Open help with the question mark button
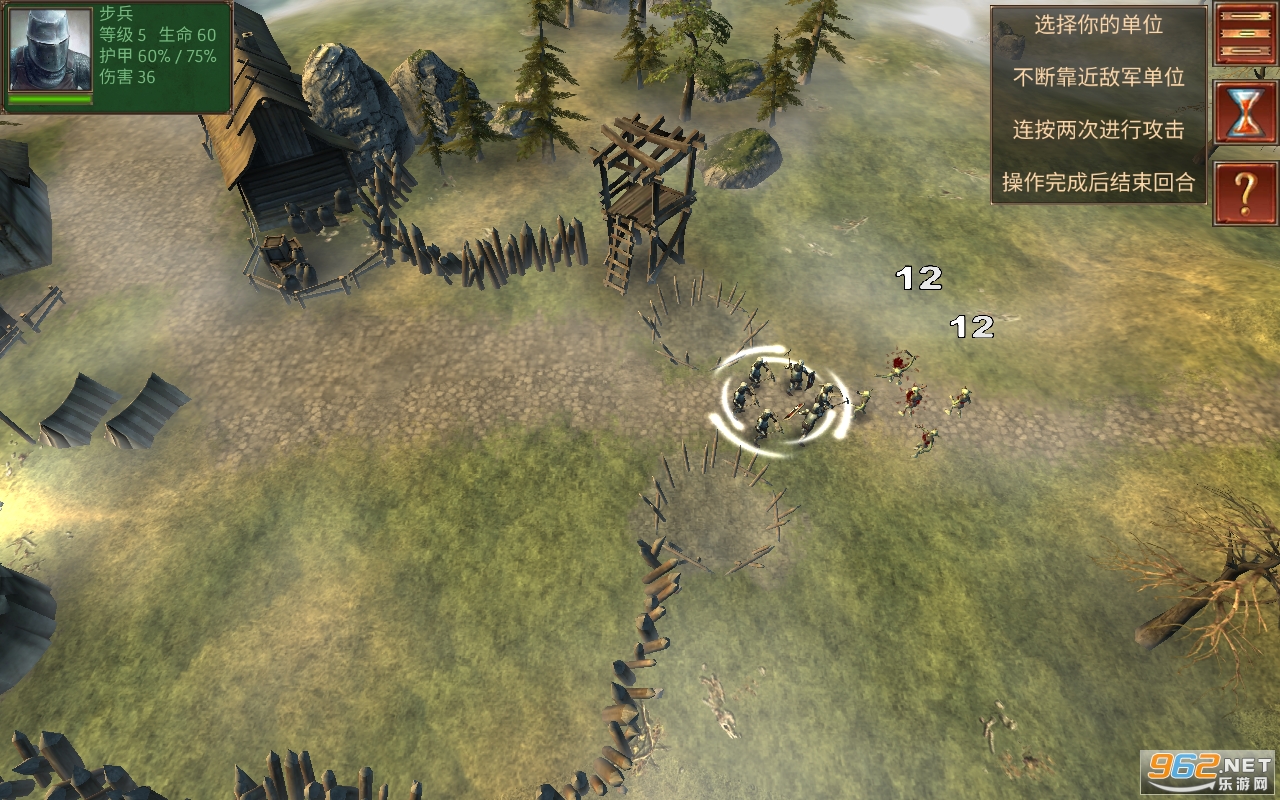This screenshot has width=1280, height=800. (1246, 194)
